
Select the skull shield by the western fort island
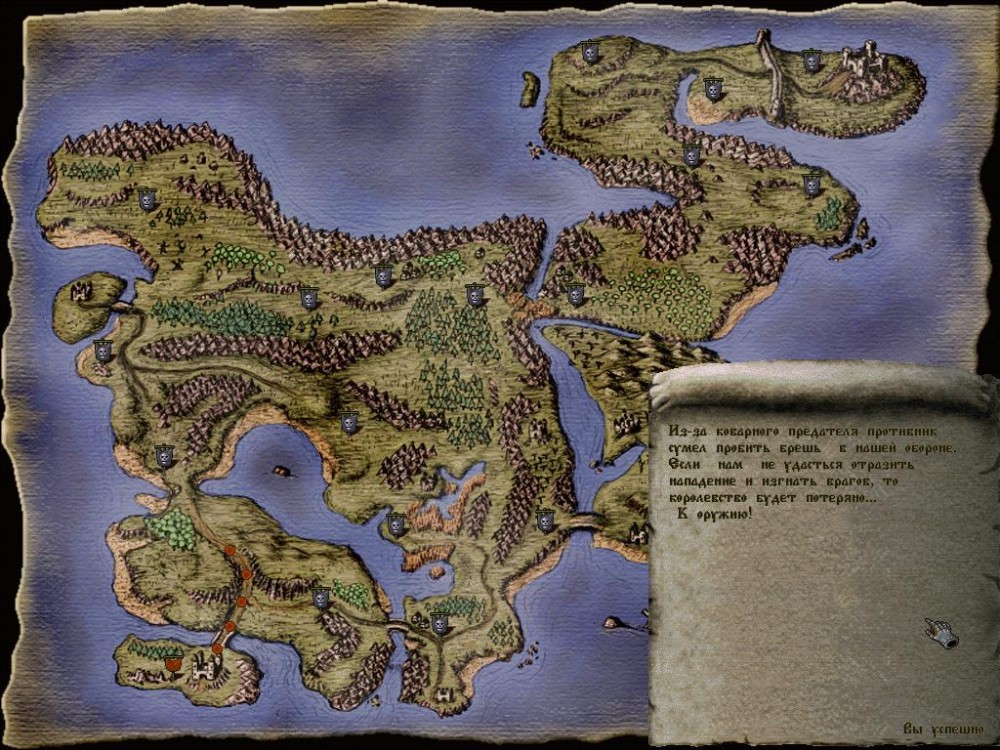coord(102,350)
